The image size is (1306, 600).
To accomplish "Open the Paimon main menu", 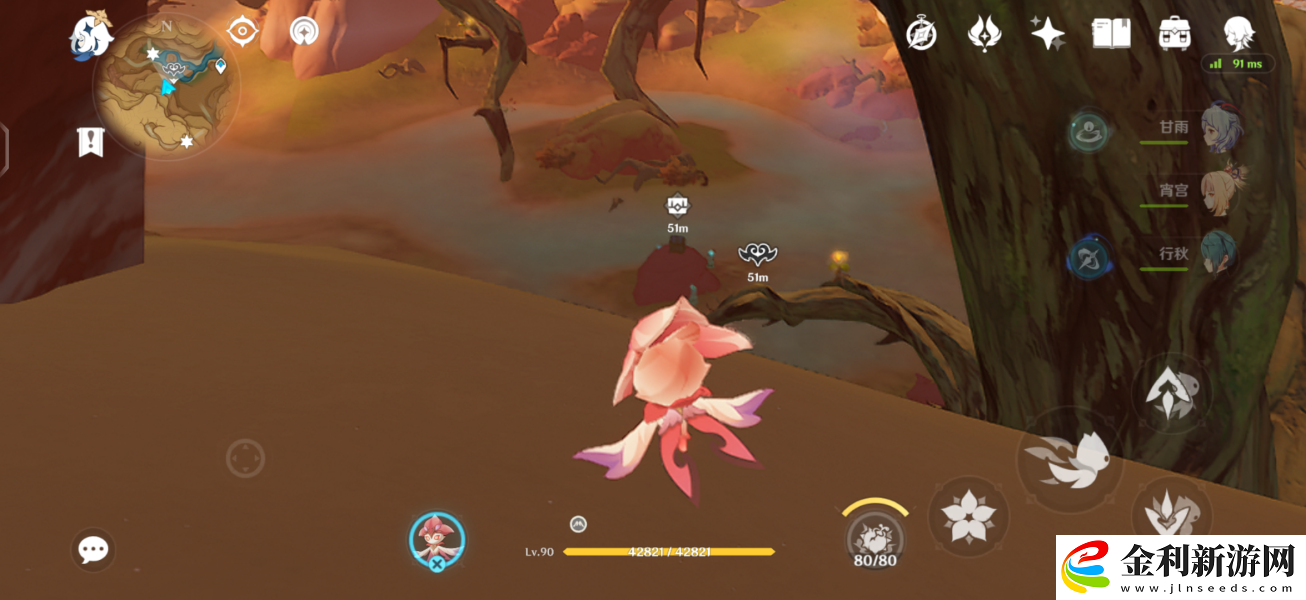I will [91, 35].
